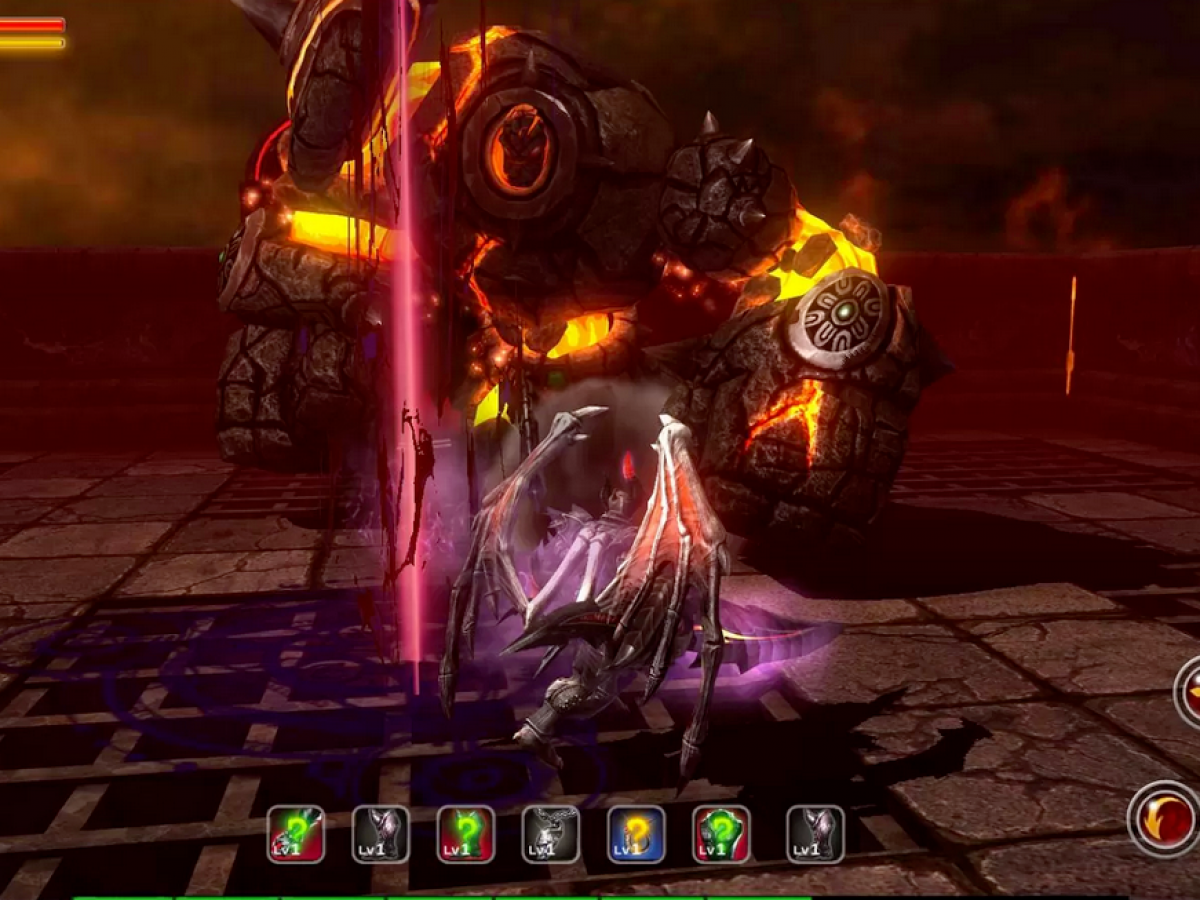Viewport: 1200px width, 900px height.
Task: Select the chain necklace Lv1 slot
Action: 550,834
